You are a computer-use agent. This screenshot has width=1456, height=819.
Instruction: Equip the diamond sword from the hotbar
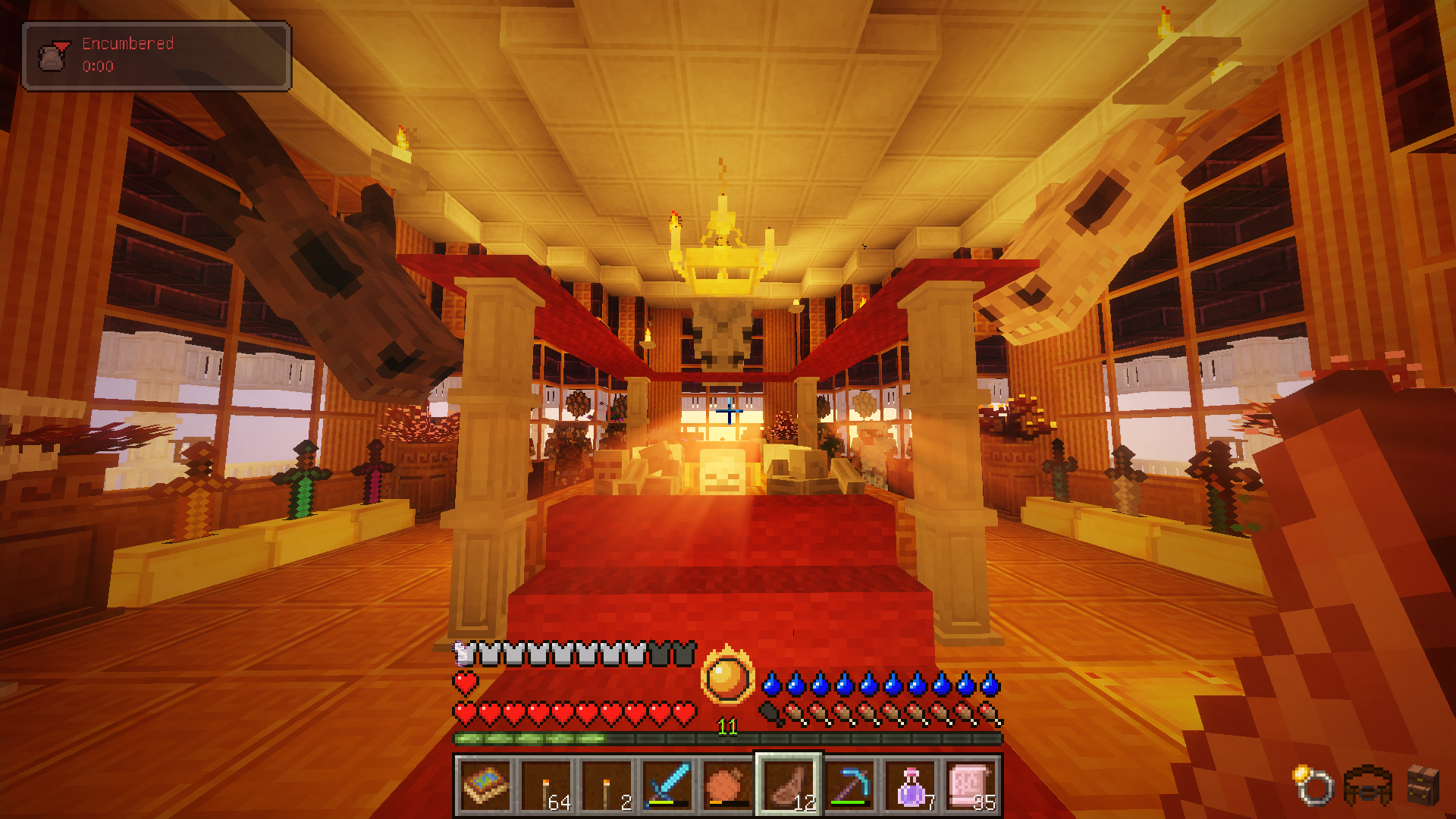[x=667, y=786]
